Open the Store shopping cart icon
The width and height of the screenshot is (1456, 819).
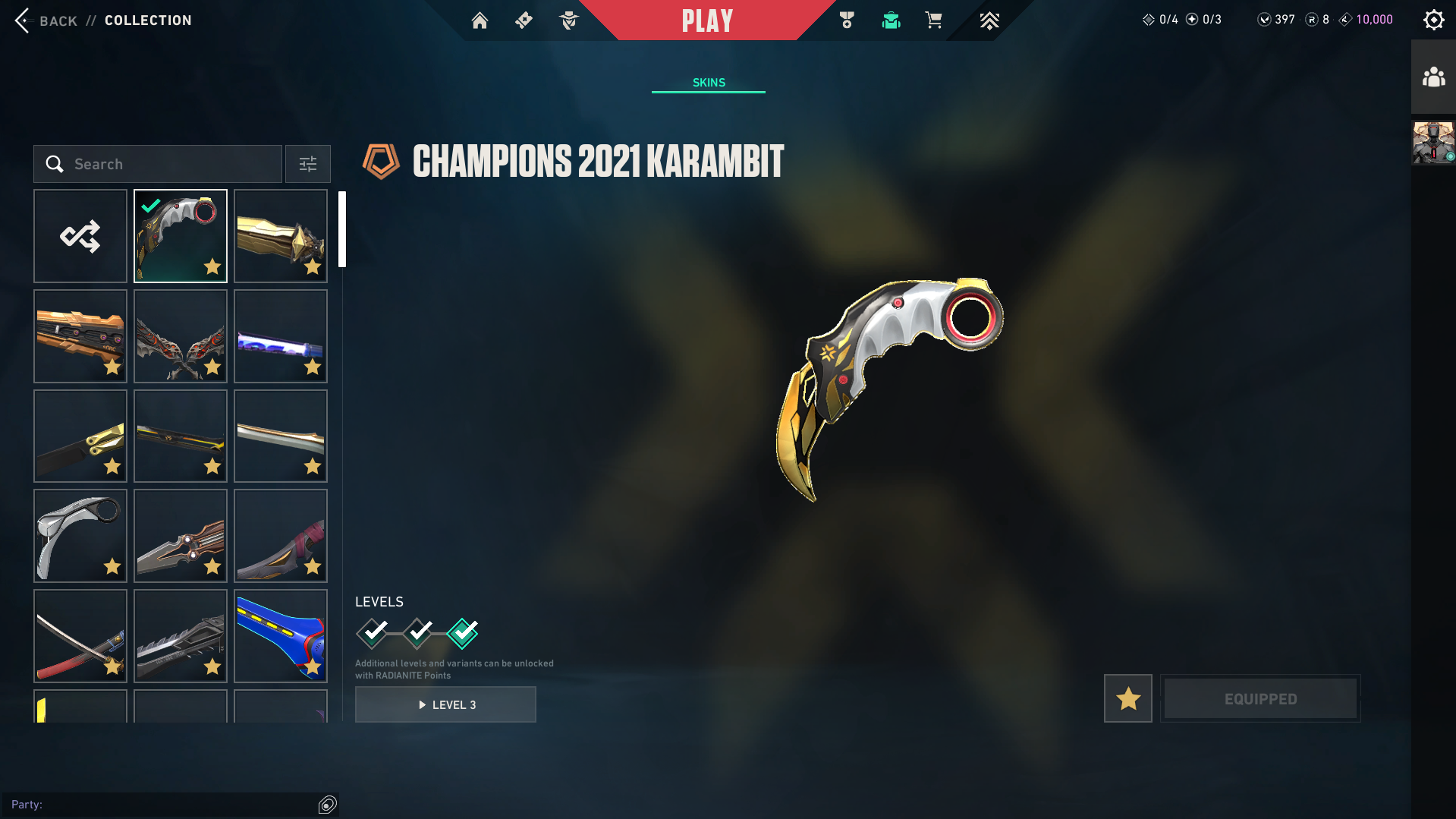point(934,20)
